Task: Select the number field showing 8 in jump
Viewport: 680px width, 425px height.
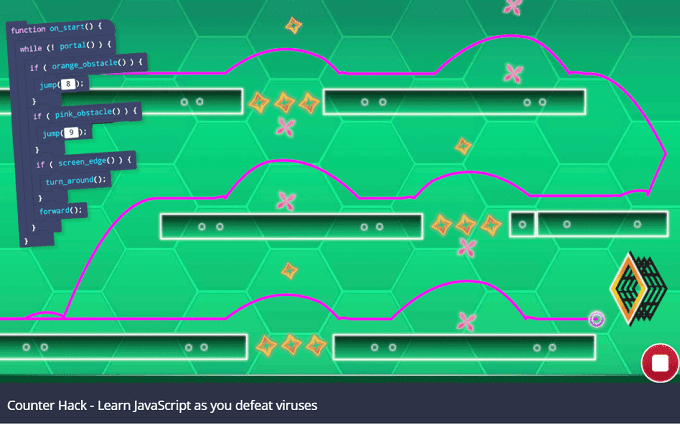Action: [68, 85]
